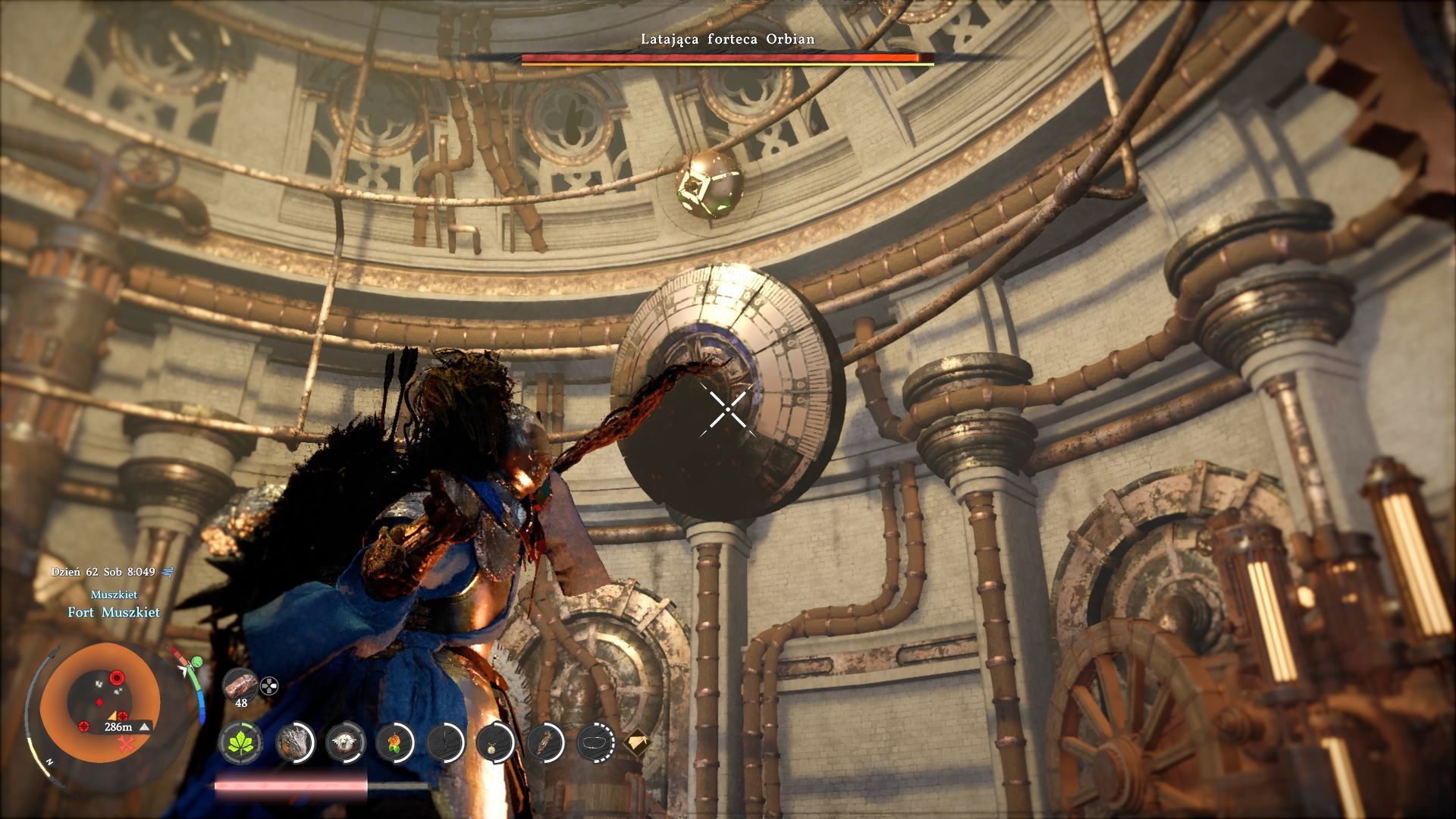Screen dimensions: 1456x819
Task: Select the ornate dagger slot
Action: (x=546, y=741)
